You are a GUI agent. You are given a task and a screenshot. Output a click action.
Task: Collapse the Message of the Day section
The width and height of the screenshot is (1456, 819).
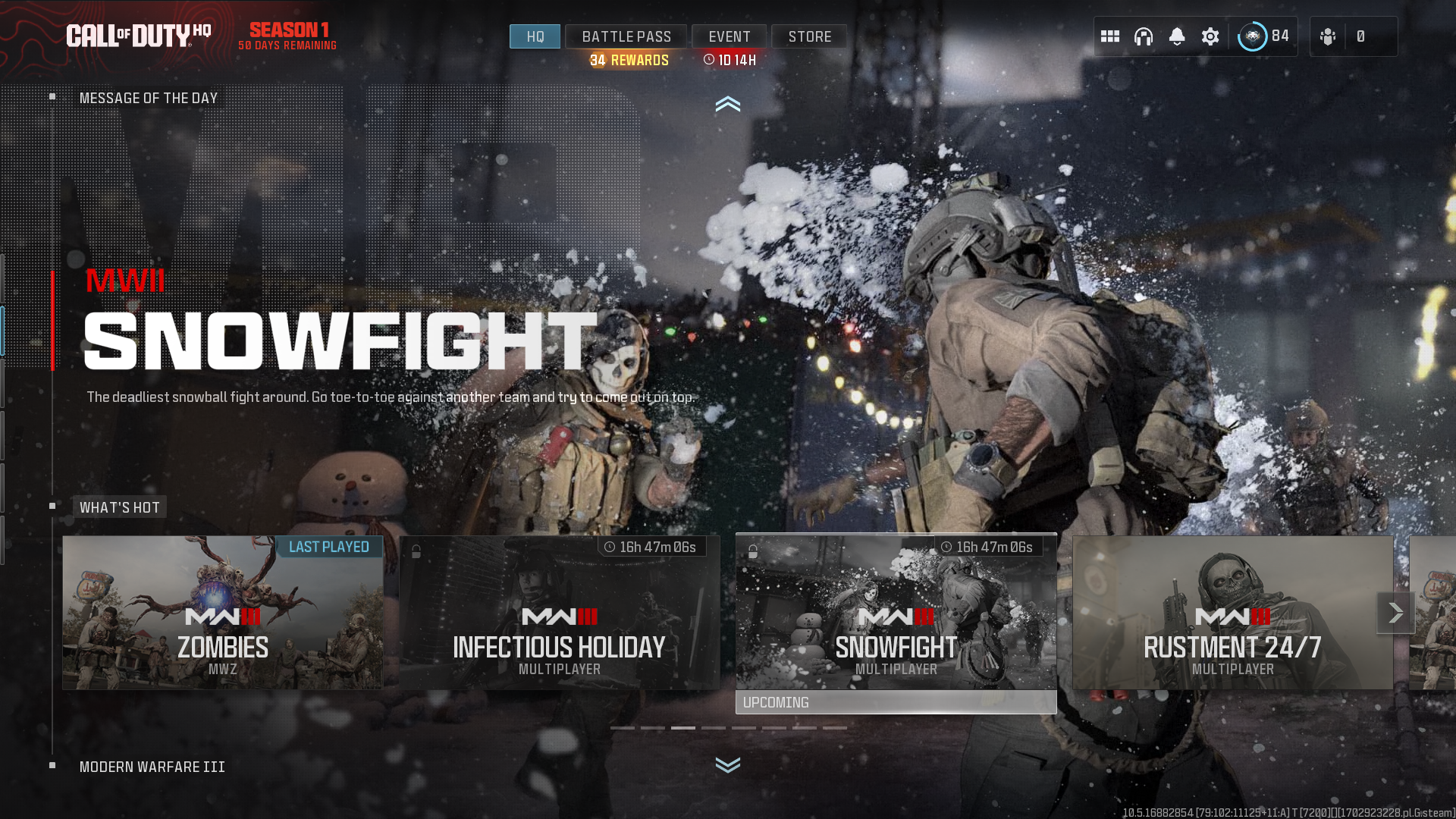(x=728, y=105)
